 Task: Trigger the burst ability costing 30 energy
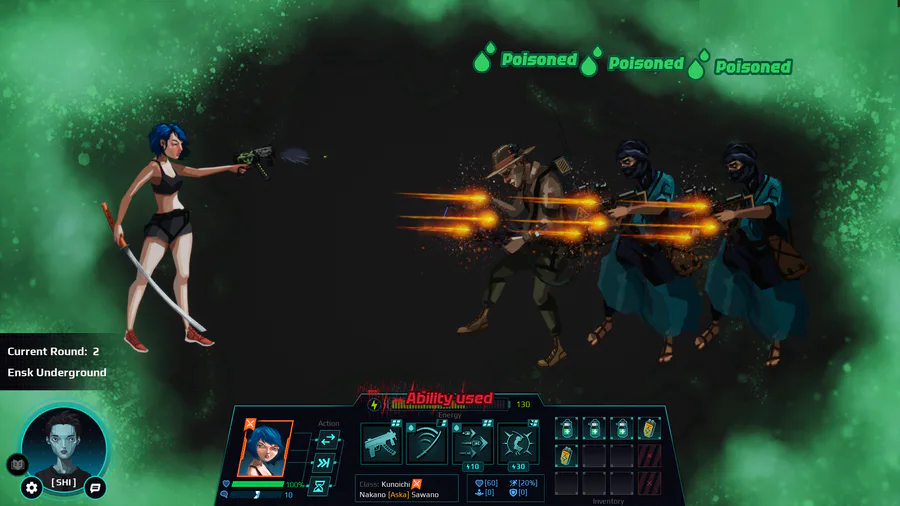click(x=518, y=443)
